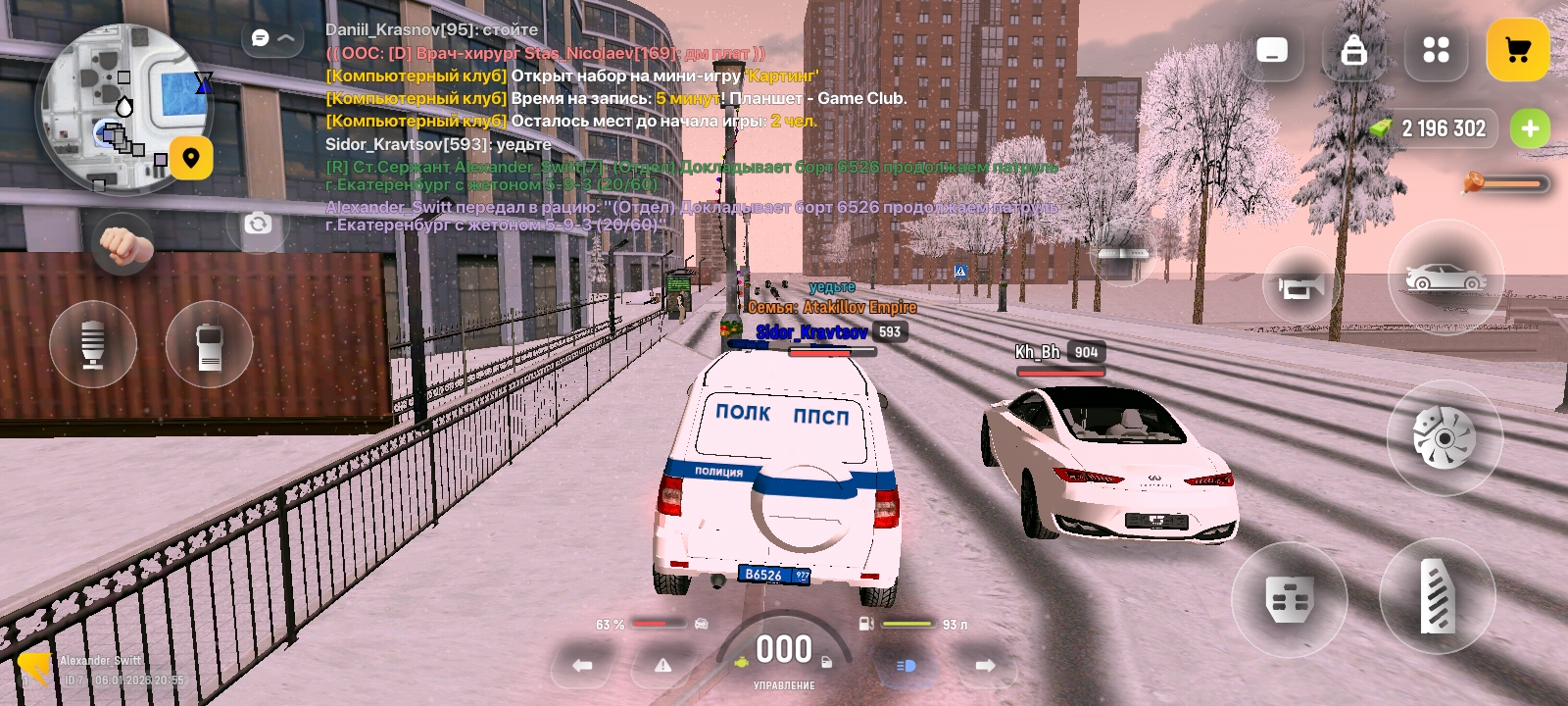Open the walkie-talkie radio

(209, 345)
